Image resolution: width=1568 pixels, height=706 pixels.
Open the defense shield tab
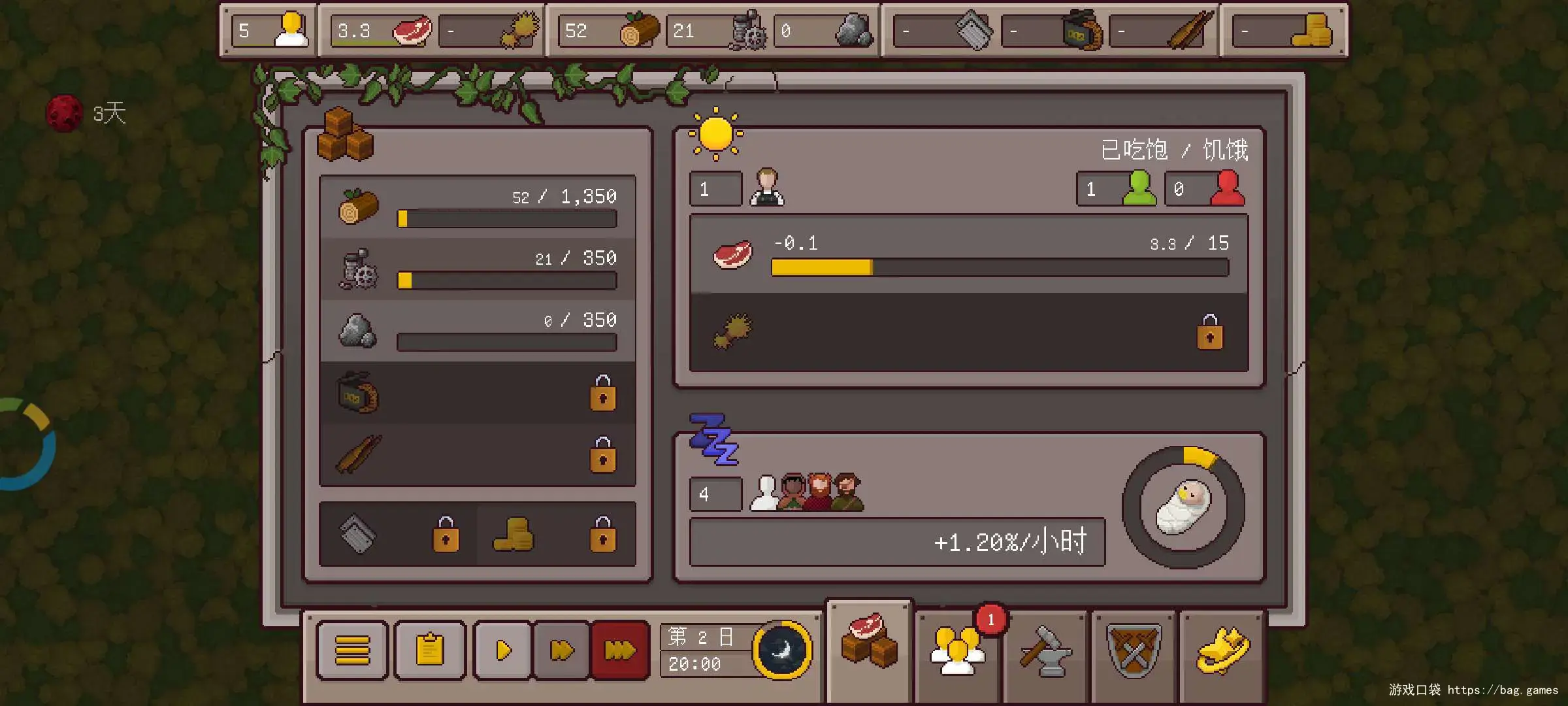(x=1134, y=650)
